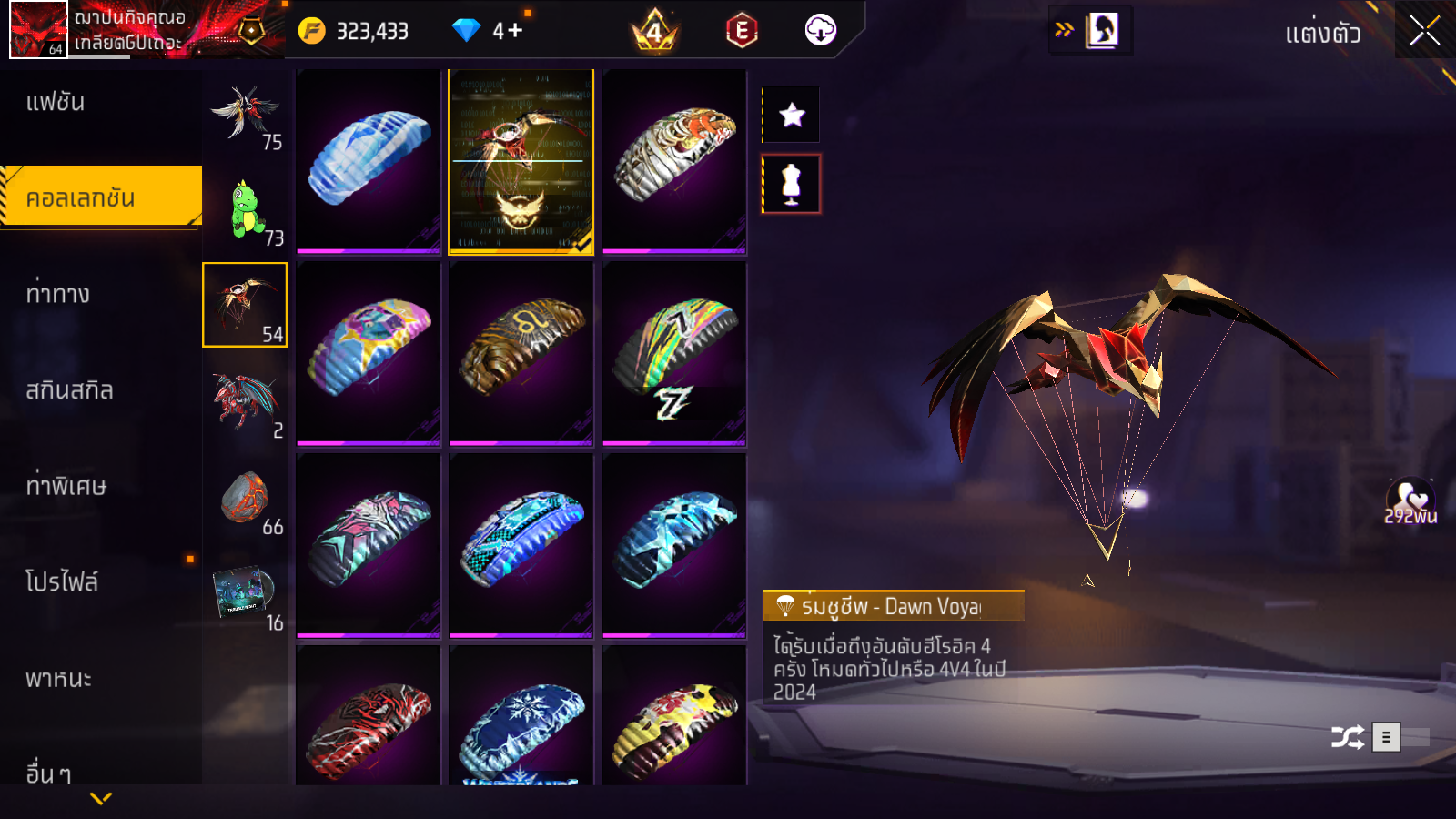The image size is (1456, 819).
Task: Expand the category list down arrow
Action: [101, 798]
